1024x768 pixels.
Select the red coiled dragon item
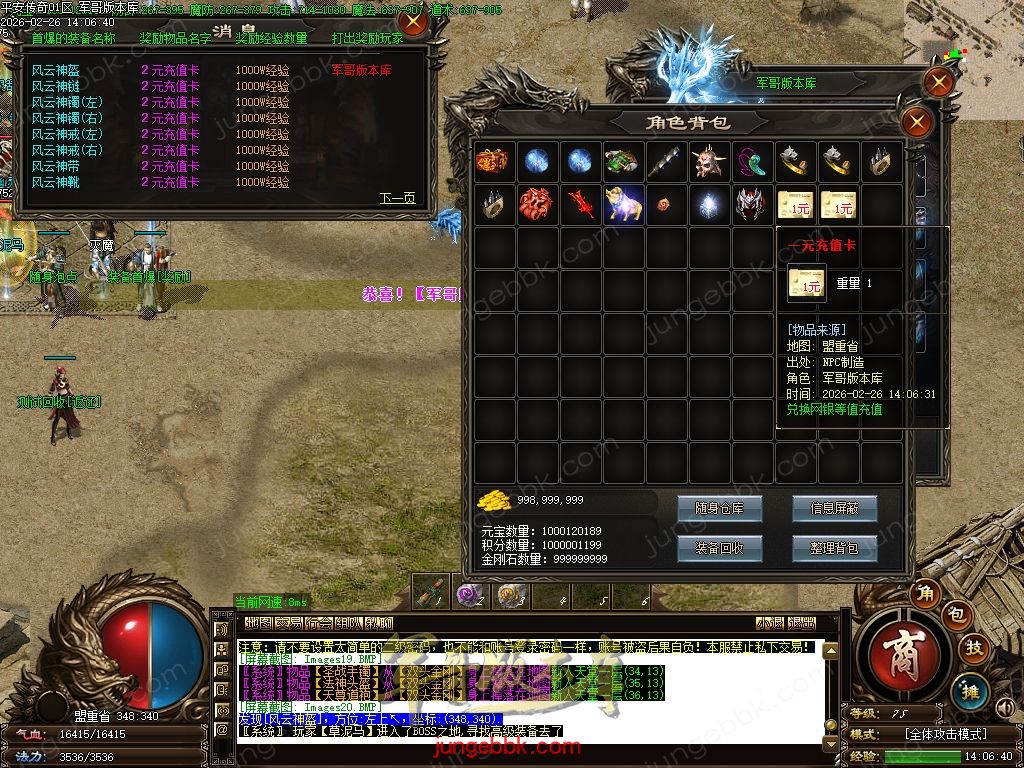coord(536,204)
